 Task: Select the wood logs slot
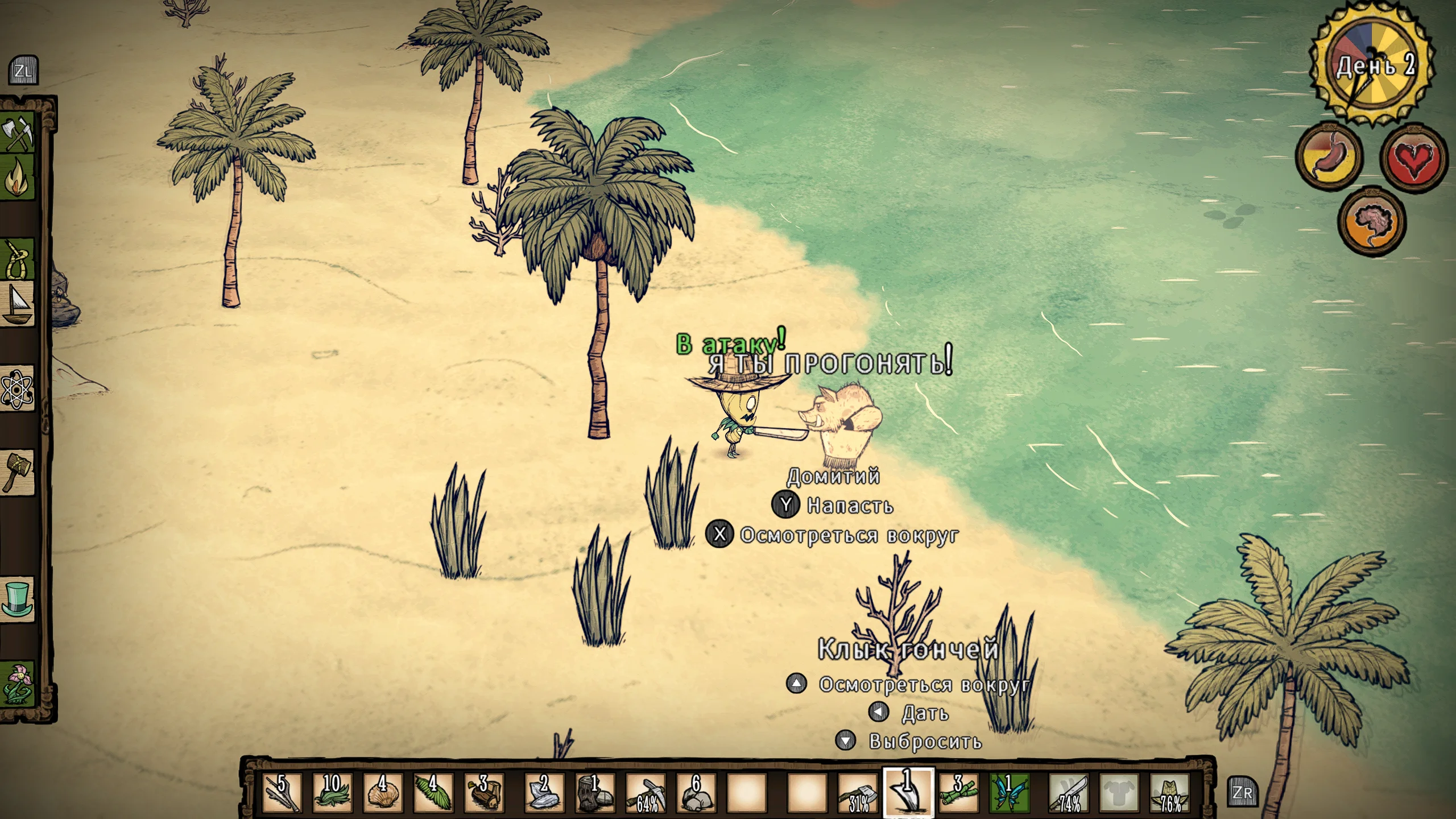point(483,792)
